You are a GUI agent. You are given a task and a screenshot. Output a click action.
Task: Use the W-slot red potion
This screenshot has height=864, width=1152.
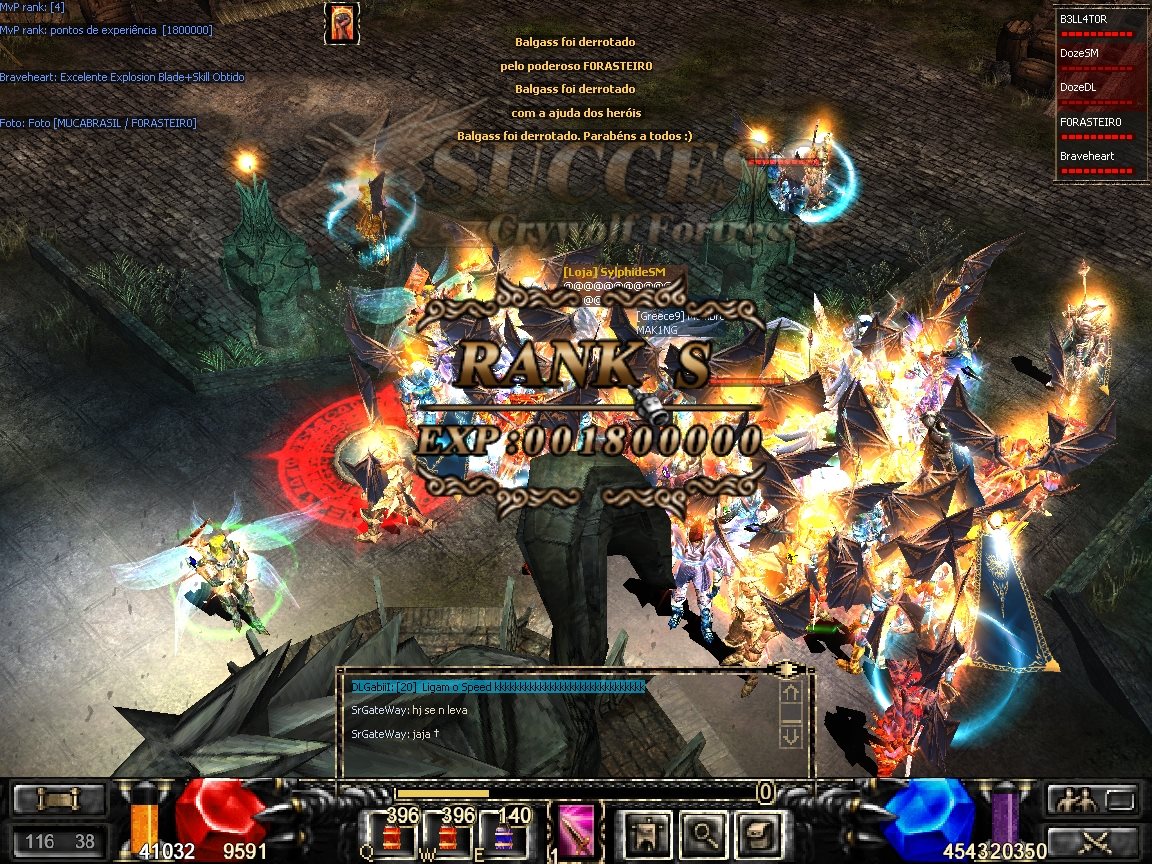pos(447,832)
